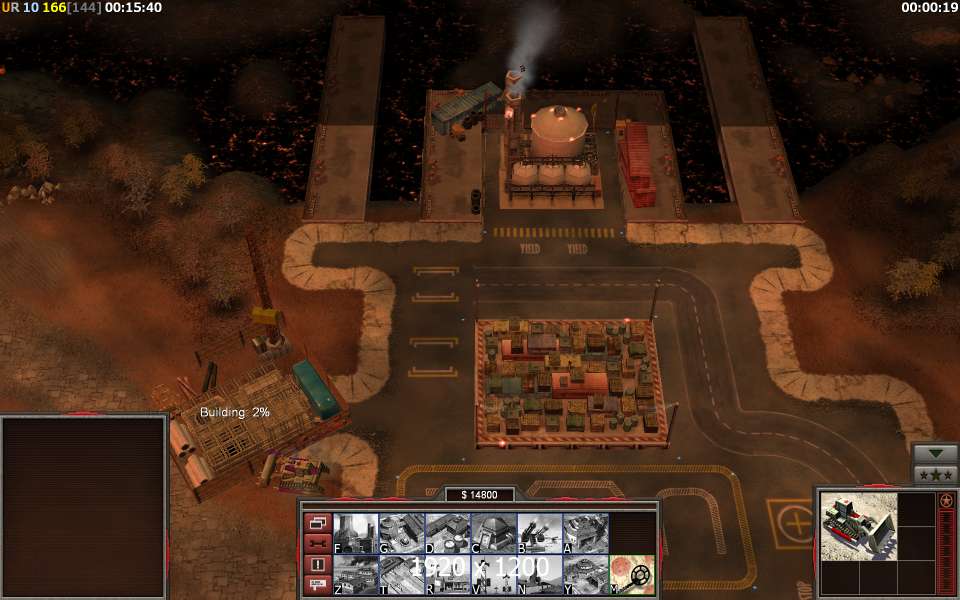The image size is (960, 600).
Task: Activate the mine detector icon labeled M
Action: (x=632, y=575)
